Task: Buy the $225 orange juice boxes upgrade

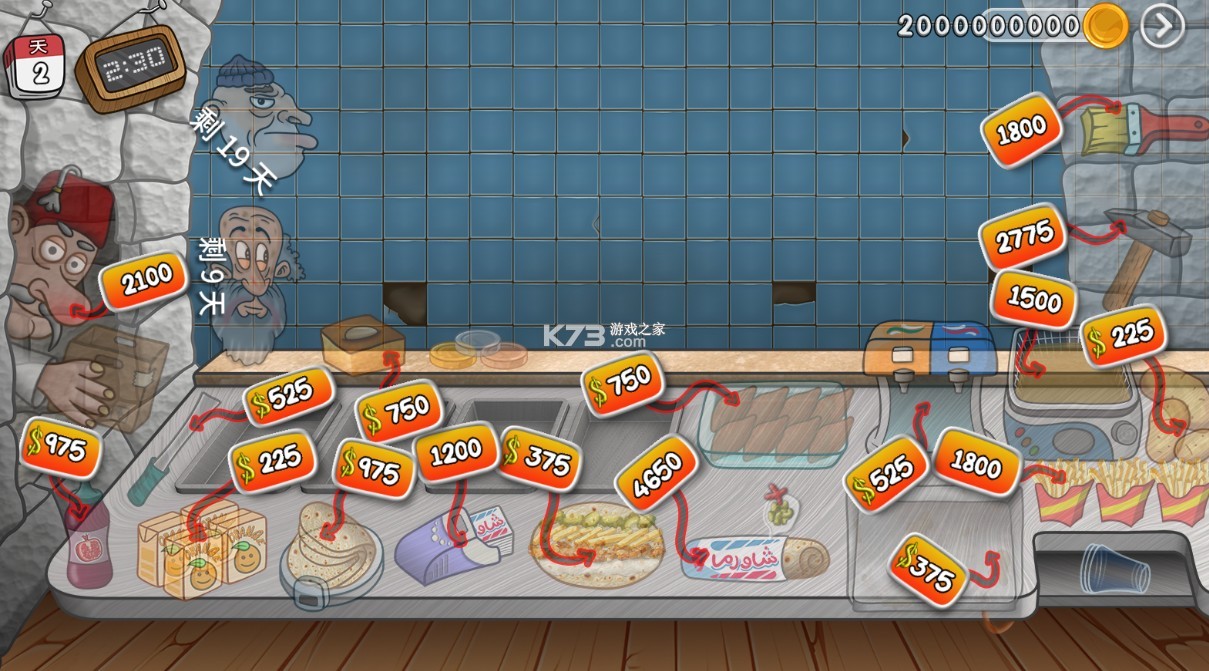Action: [x=273, y=460]
